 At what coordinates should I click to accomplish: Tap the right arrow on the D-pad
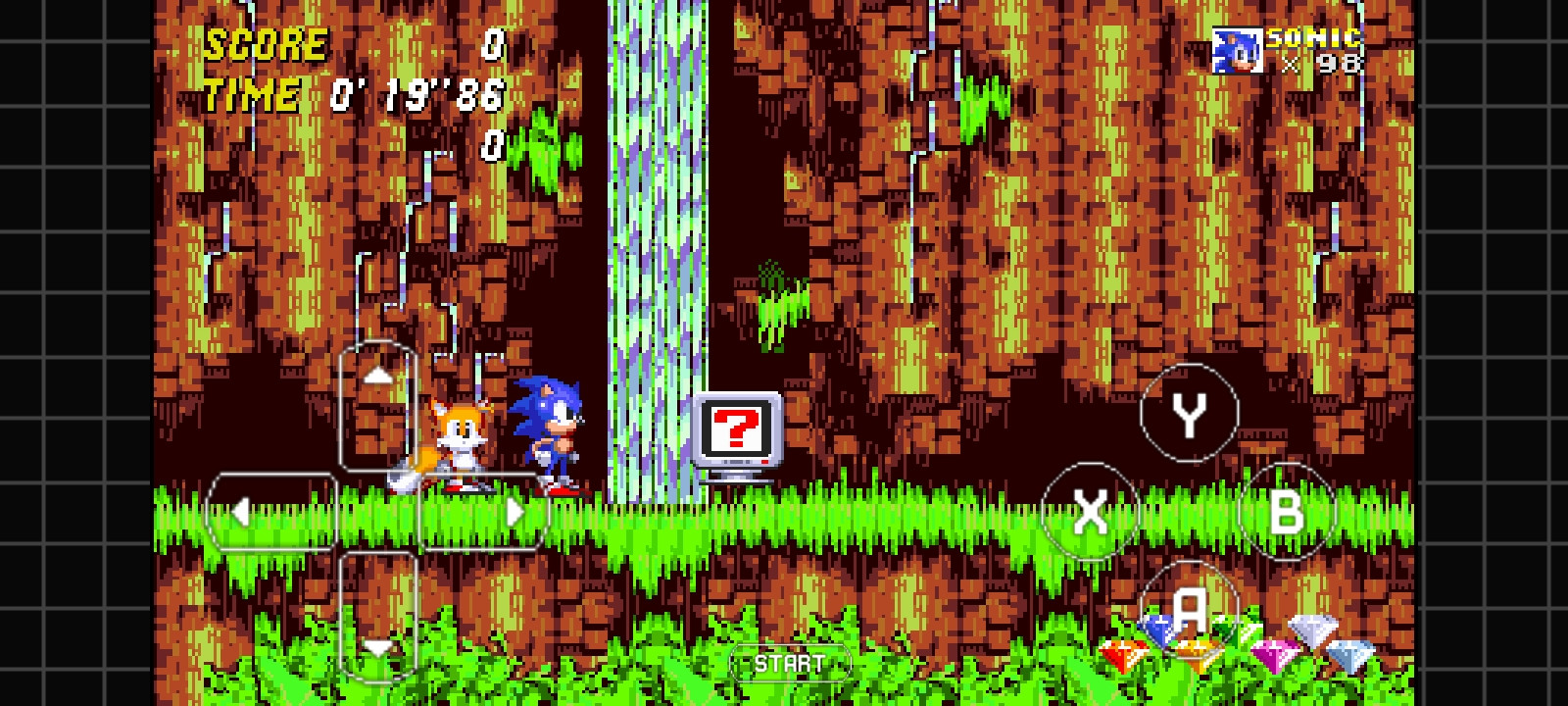(514, 511)
